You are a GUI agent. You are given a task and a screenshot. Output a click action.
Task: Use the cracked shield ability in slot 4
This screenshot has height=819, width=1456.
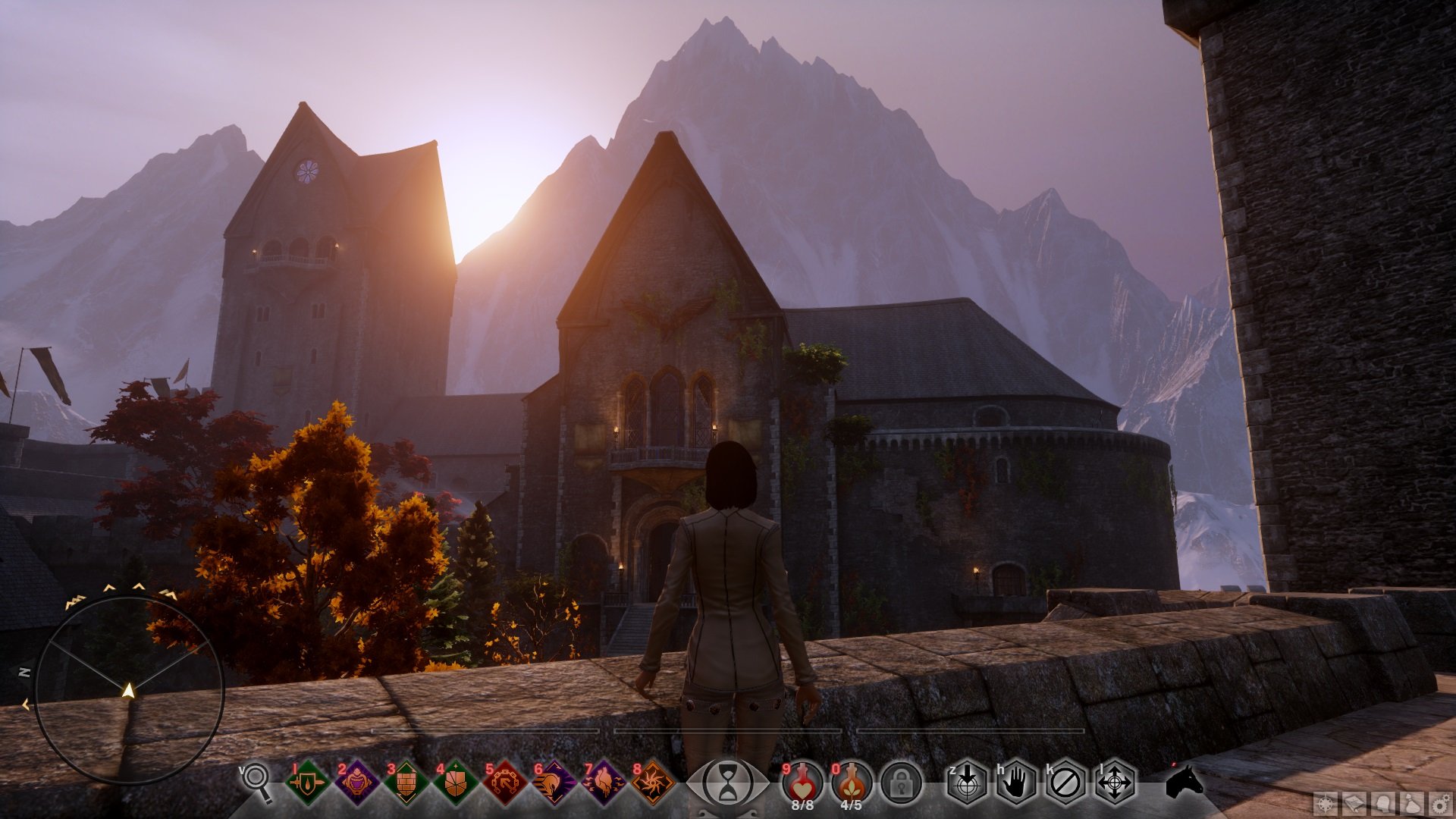(456, 783)
